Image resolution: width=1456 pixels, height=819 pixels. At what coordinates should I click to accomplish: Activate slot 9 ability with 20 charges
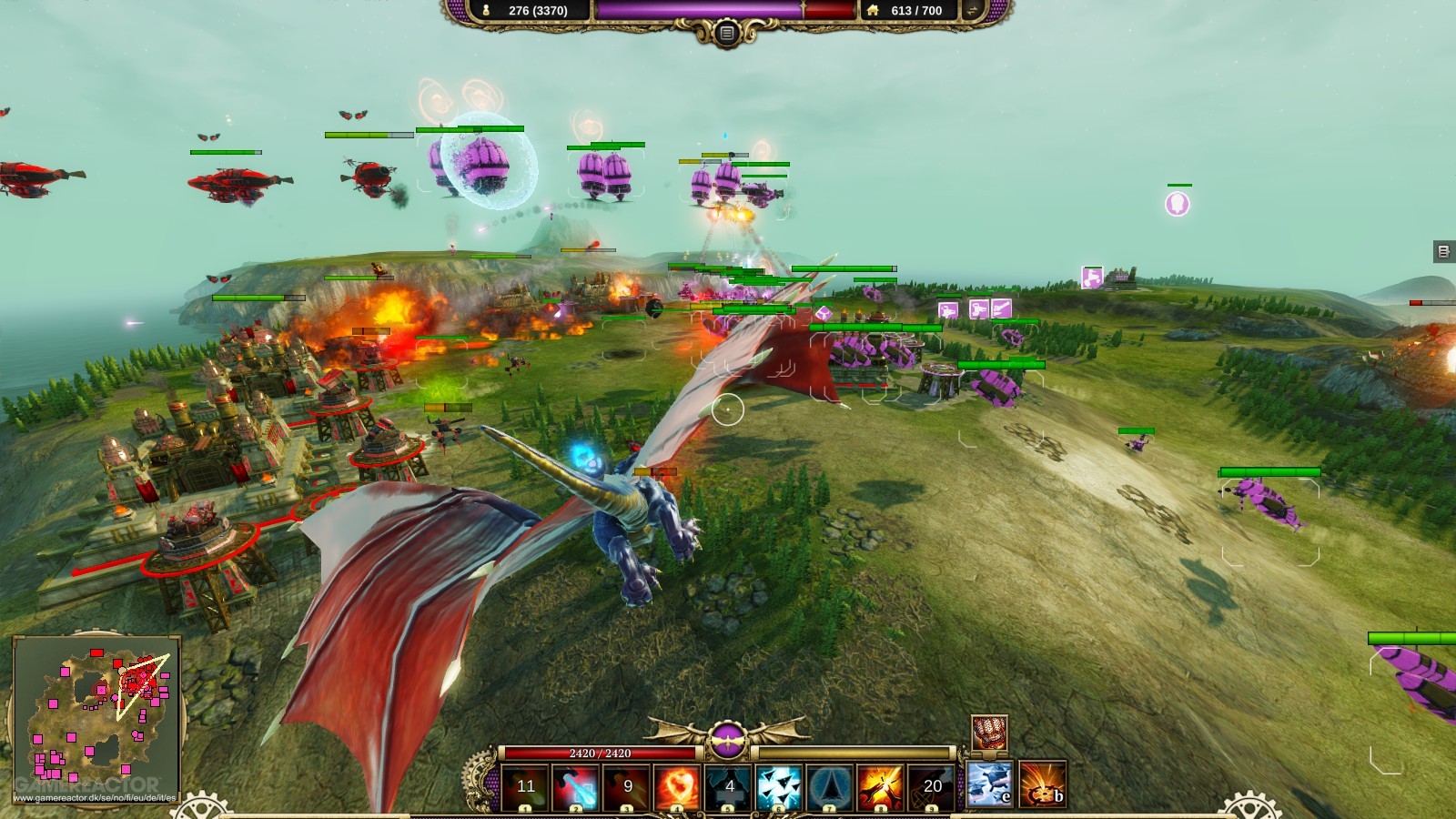[x=931, y=784]
